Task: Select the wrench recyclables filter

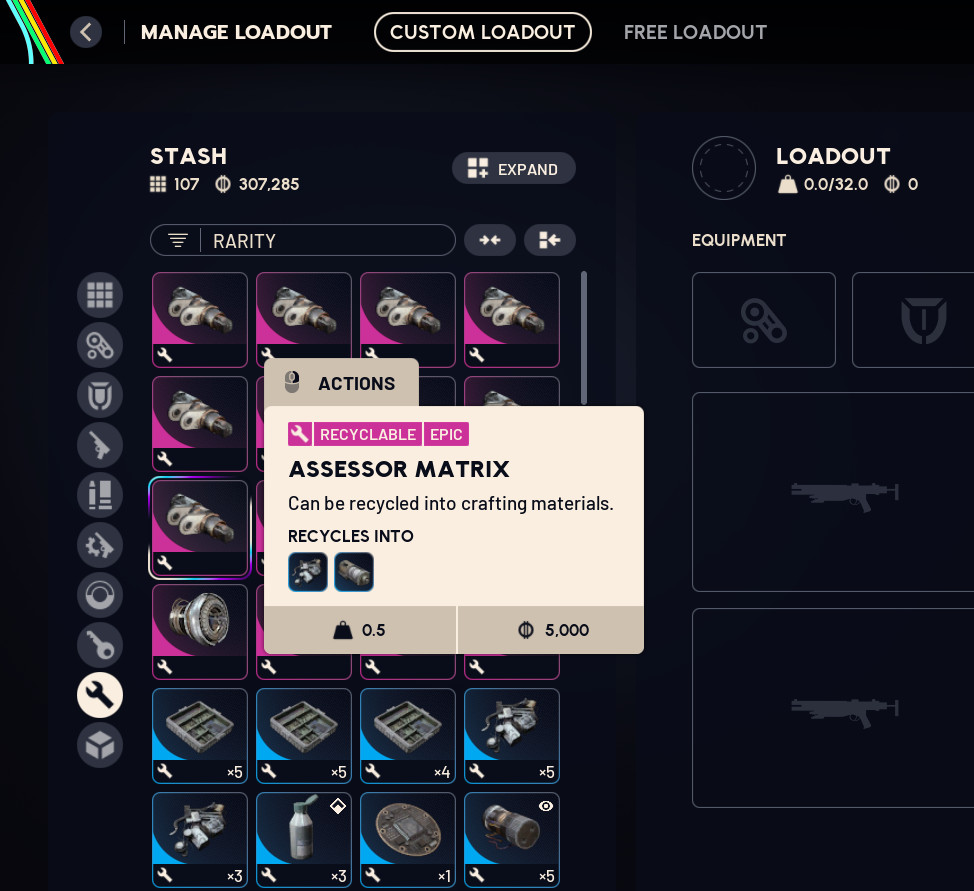Action: (x=100, y=695)
